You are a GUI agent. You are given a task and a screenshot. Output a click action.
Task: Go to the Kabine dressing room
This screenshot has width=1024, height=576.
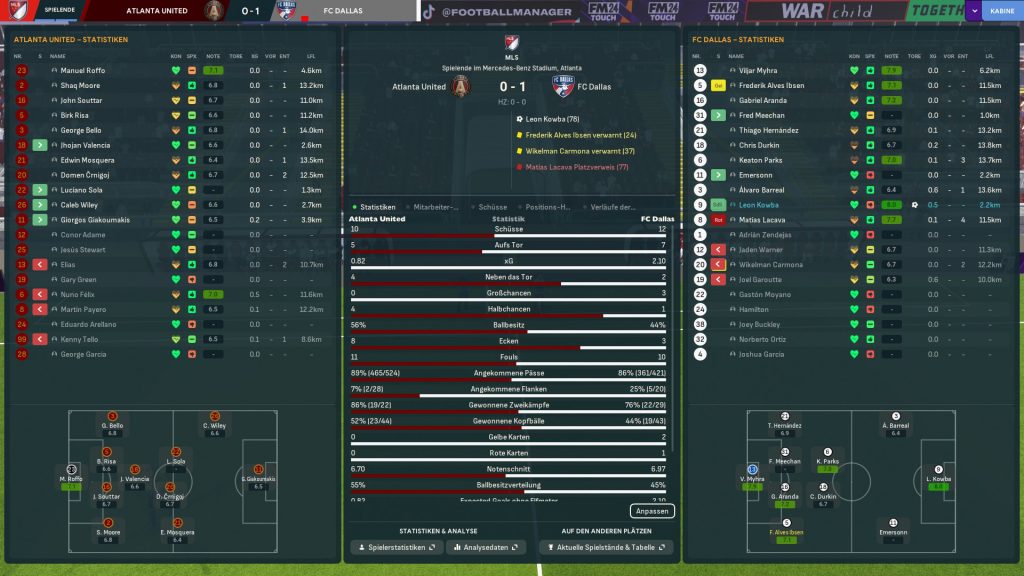pos(998,12)
